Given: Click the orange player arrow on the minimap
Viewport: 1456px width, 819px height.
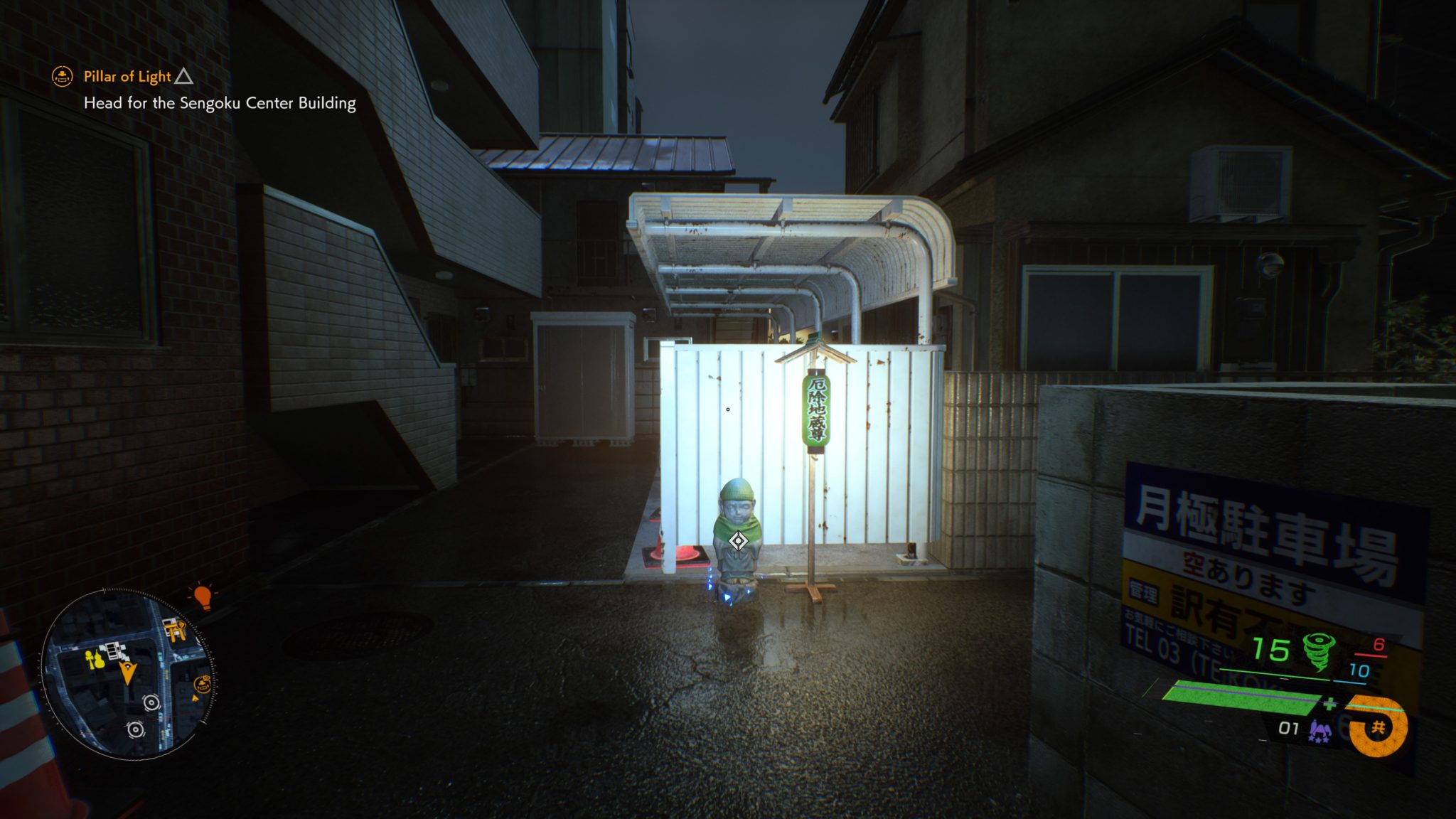Looking at the screenshot, I should tap(128, 672).
